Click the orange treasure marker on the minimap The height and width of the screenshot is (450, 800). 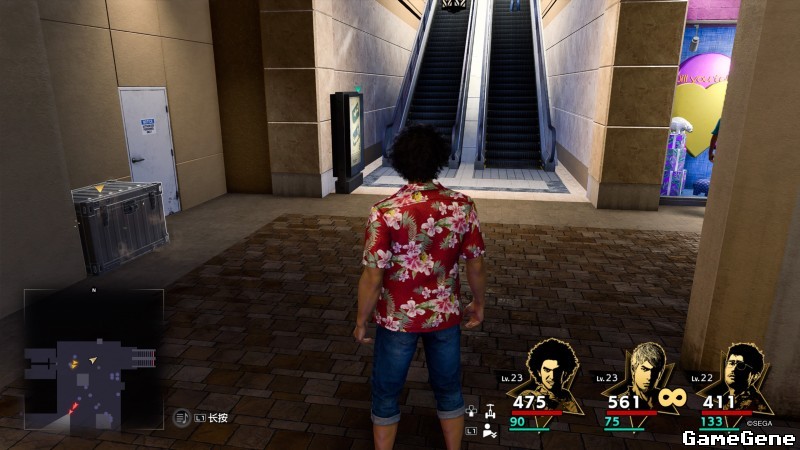click(x=74, y=364)
